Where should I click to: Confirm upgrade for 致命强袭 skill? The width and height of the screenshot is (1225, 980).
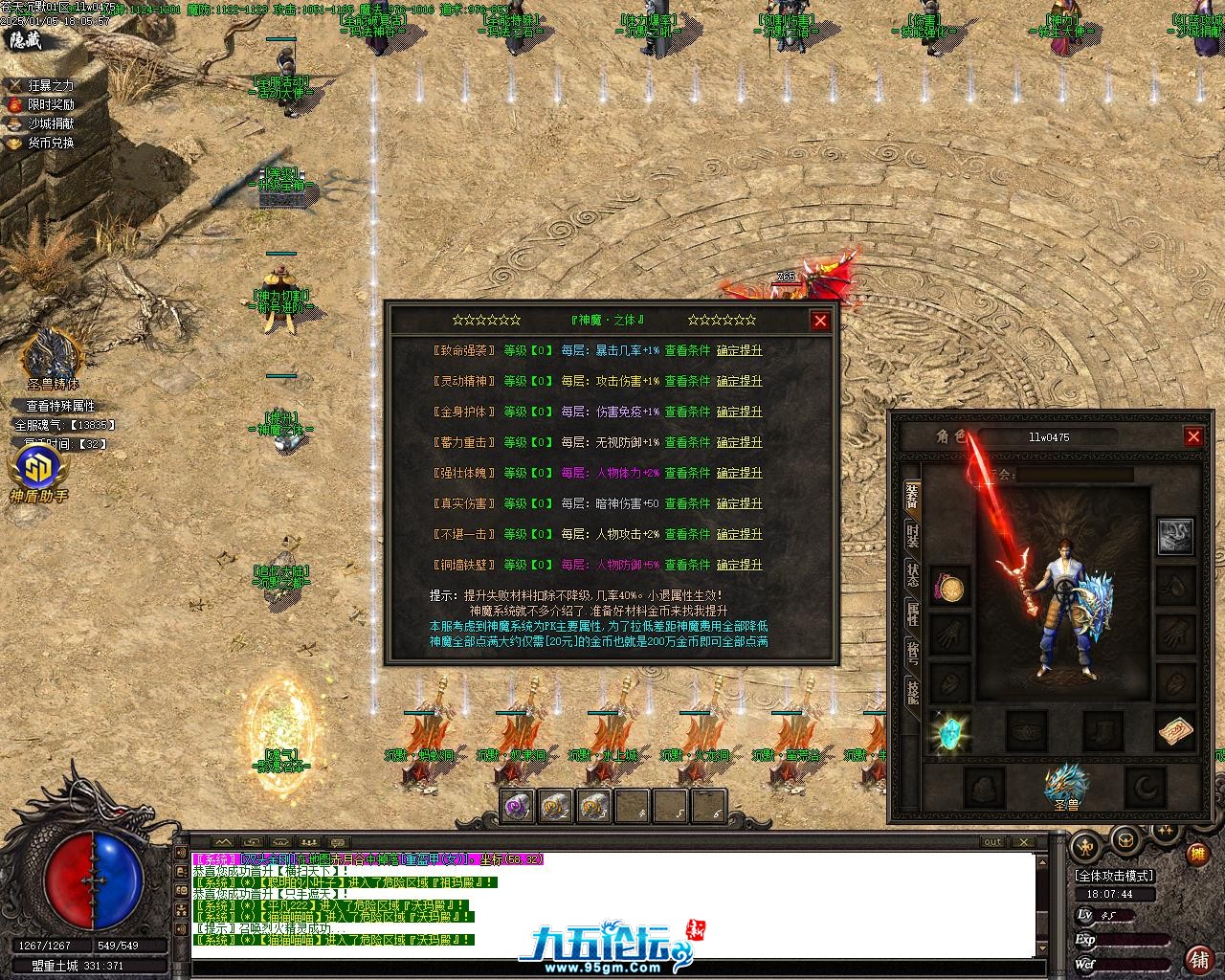tap(740, 350)
